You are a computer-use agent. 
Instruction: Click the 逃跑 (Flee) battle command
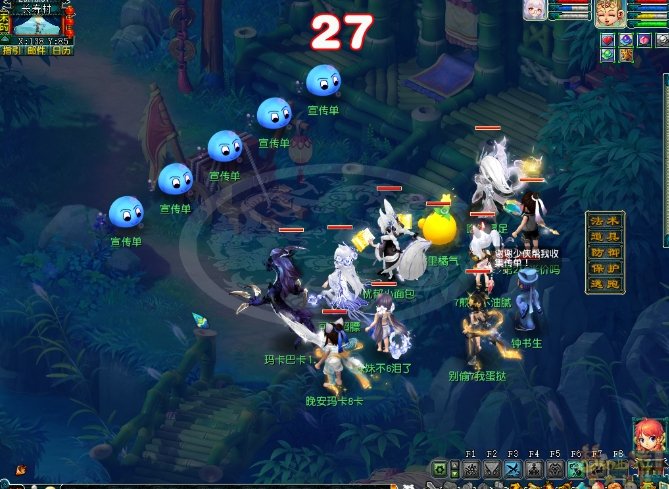[x=605, y=285]
